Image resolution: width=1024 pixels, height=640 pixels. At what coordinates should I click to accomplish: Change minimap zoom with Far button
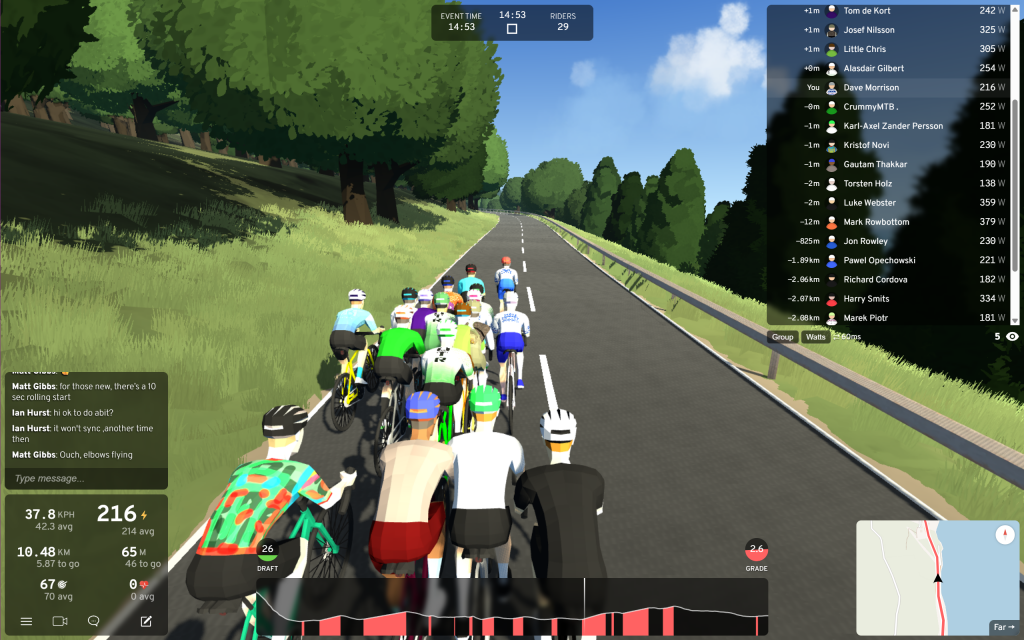click(x=1003, y=627)
